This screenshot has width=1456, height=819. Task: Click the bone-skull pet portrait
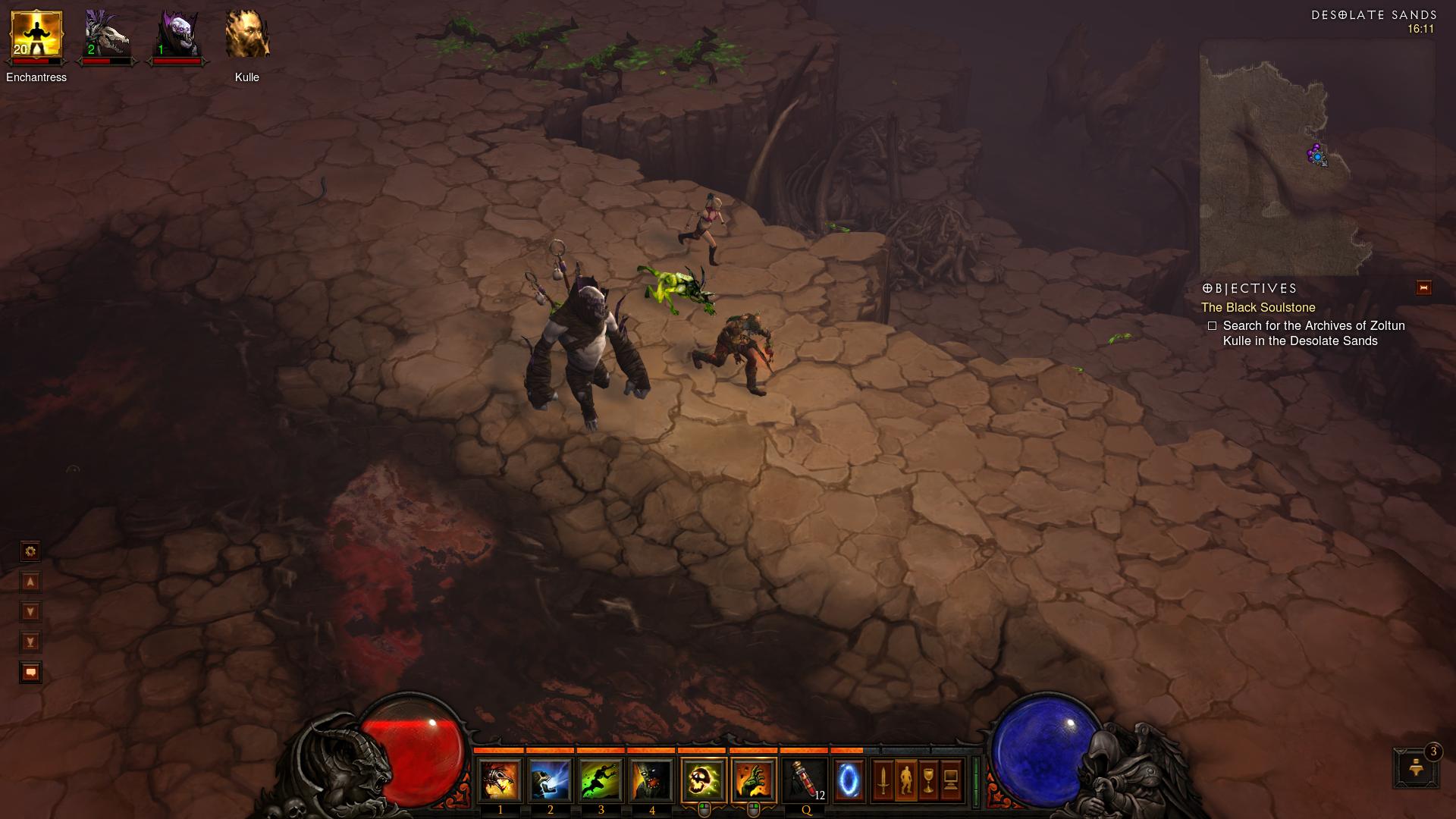tap(106, 36)
